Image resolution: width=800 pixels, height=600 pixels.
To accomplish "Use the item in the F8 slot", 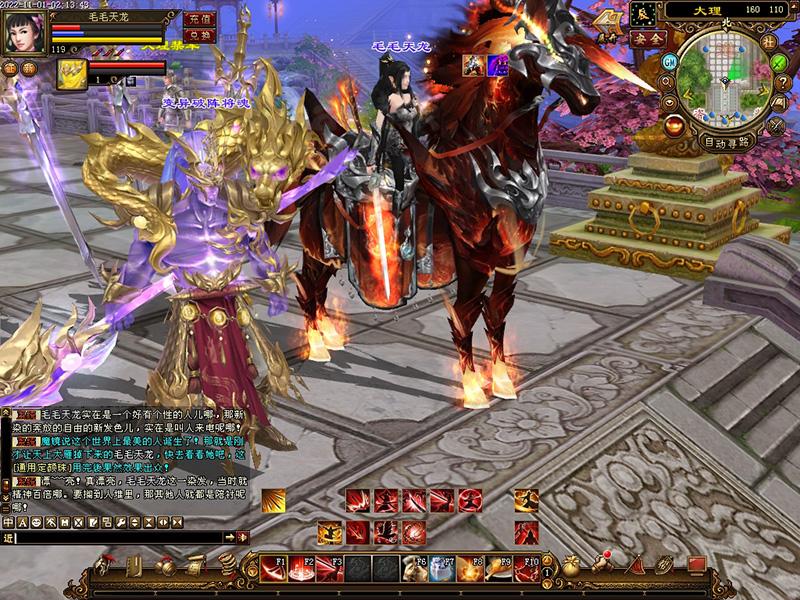I will (x=470, y=568).
